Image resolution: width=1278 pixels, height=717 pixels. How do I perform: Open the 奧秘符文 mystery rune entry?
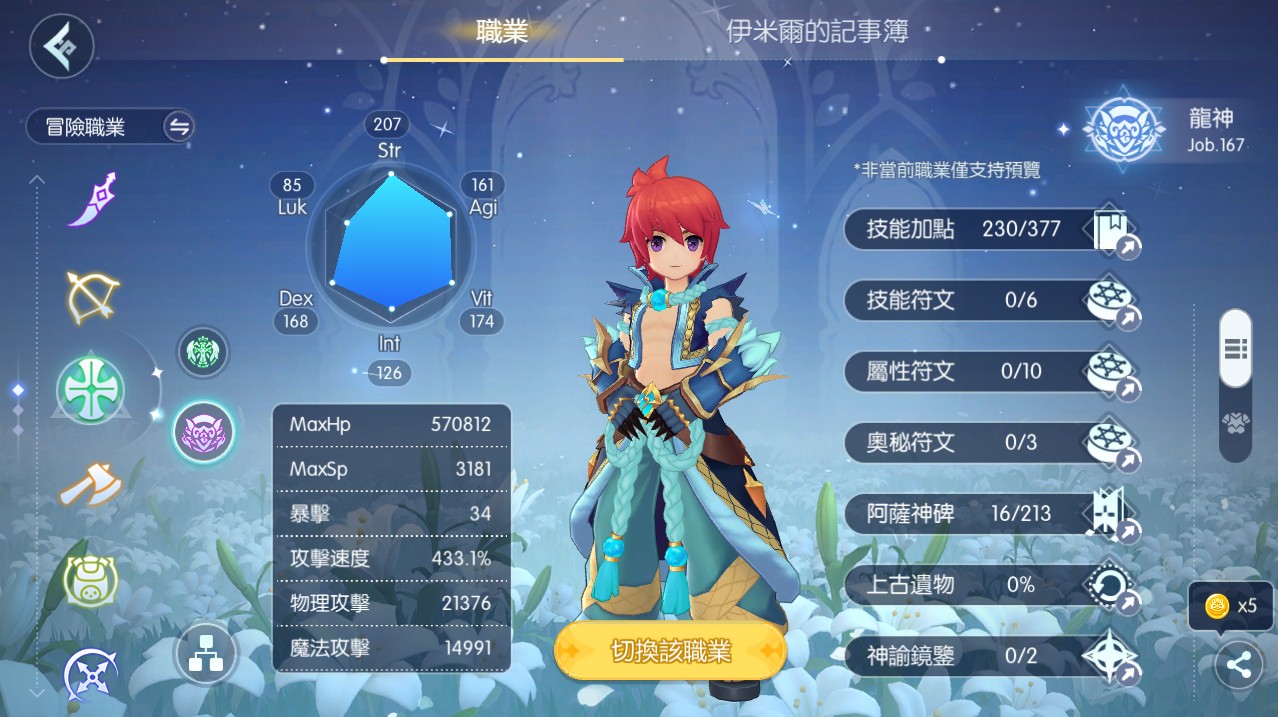click(990, 442)
